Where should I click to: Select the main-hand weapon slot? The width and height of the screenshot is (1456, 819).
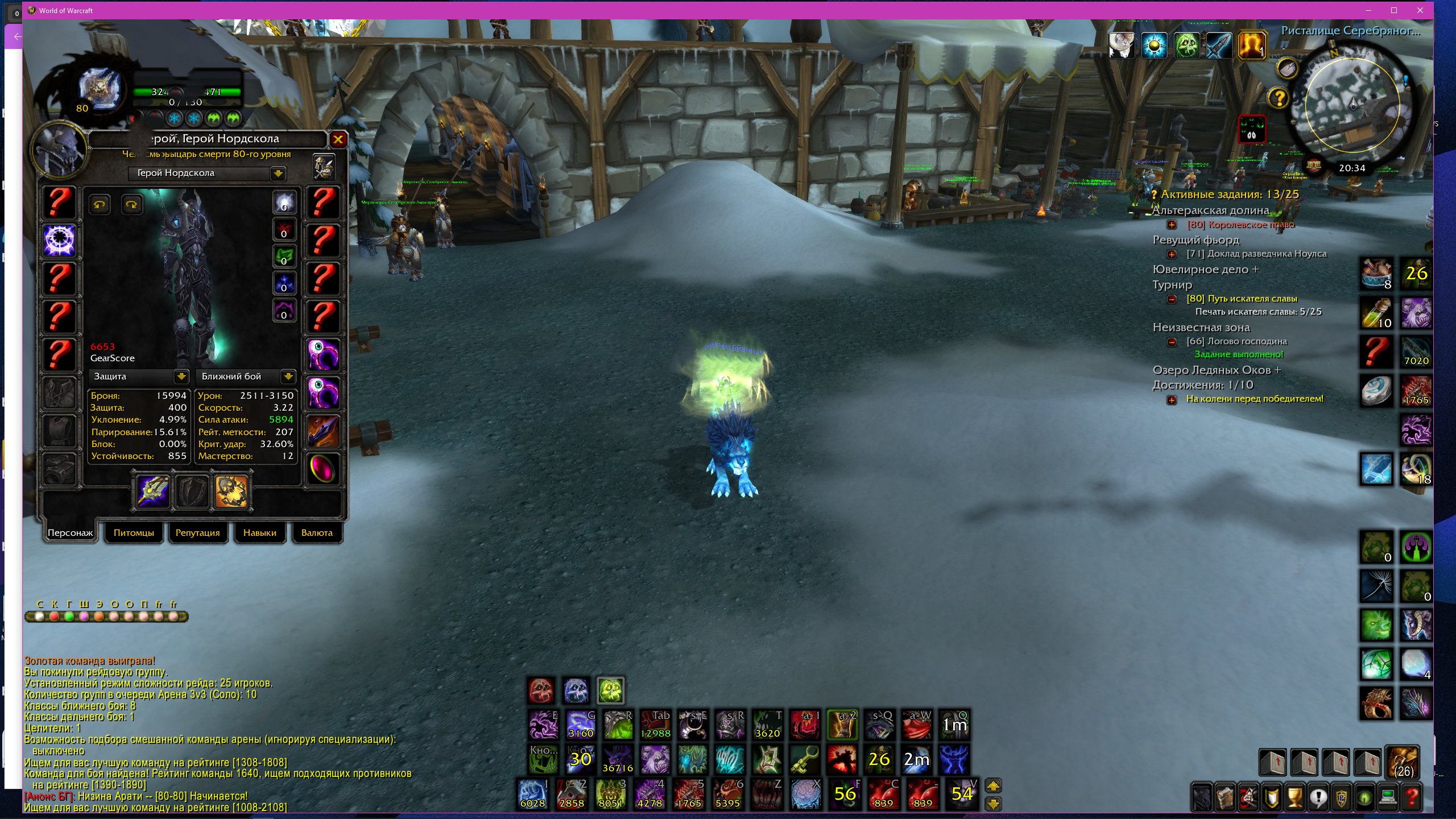(x=154, y=491)
